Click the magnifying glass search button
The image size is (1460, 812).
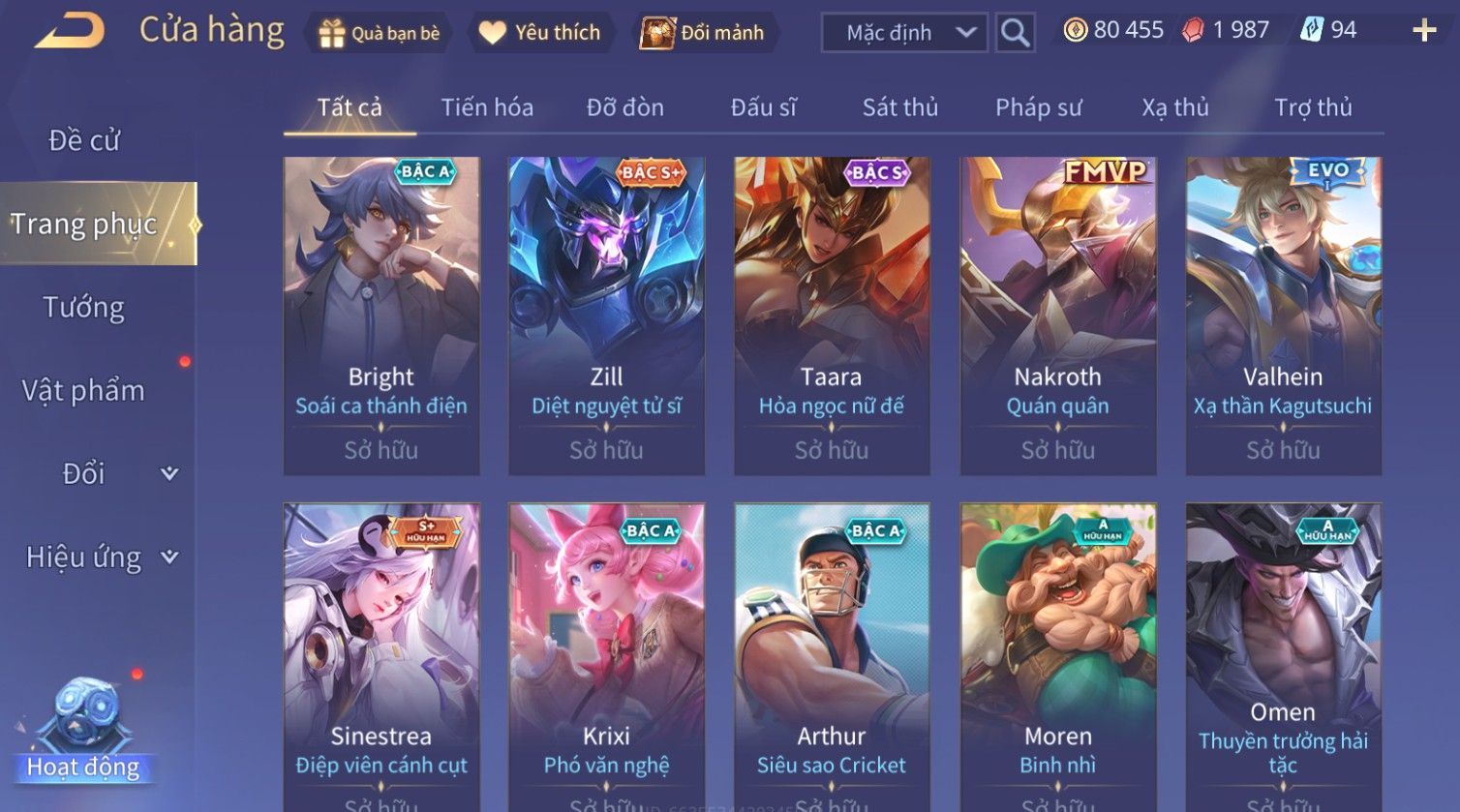pos(1015,33)
